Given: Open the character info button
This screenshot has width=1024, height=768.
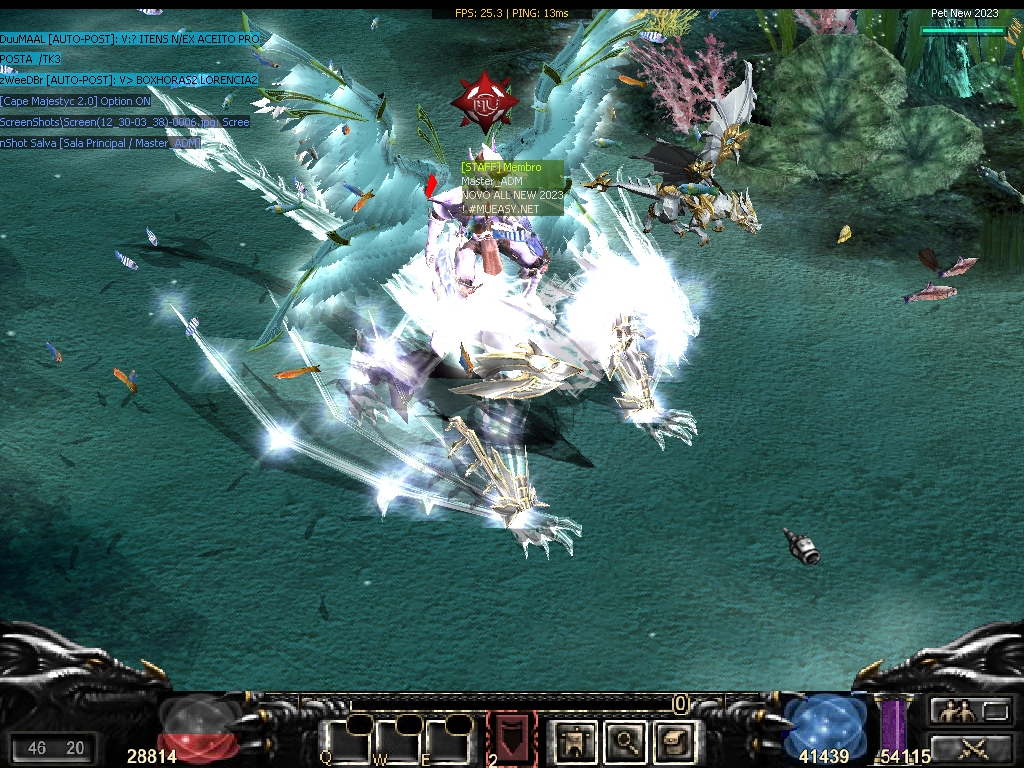Looking at the screenshot, I should click(575, 741).
